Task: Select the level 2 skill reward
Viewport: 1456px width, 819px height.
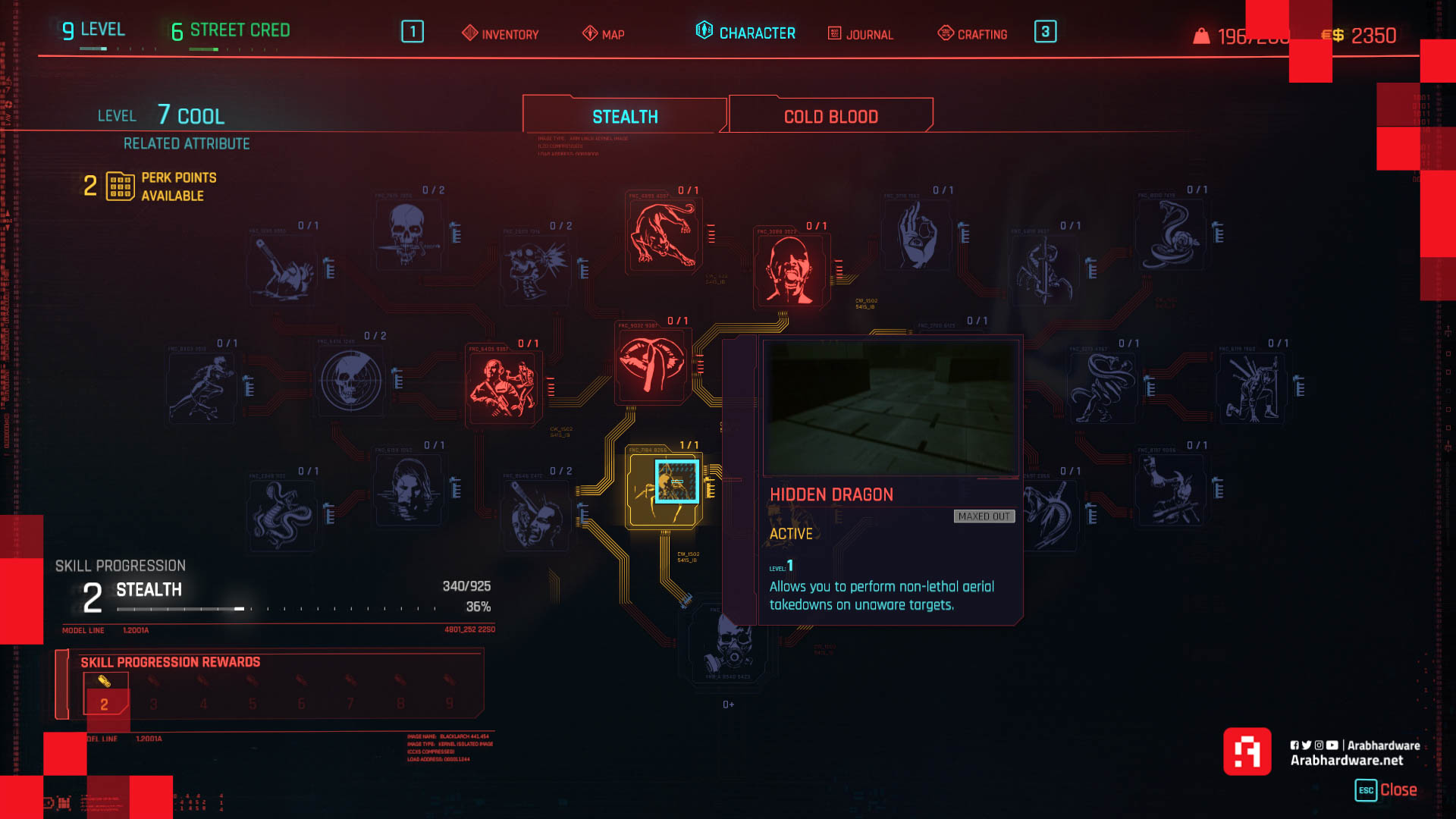Action: 105,695
